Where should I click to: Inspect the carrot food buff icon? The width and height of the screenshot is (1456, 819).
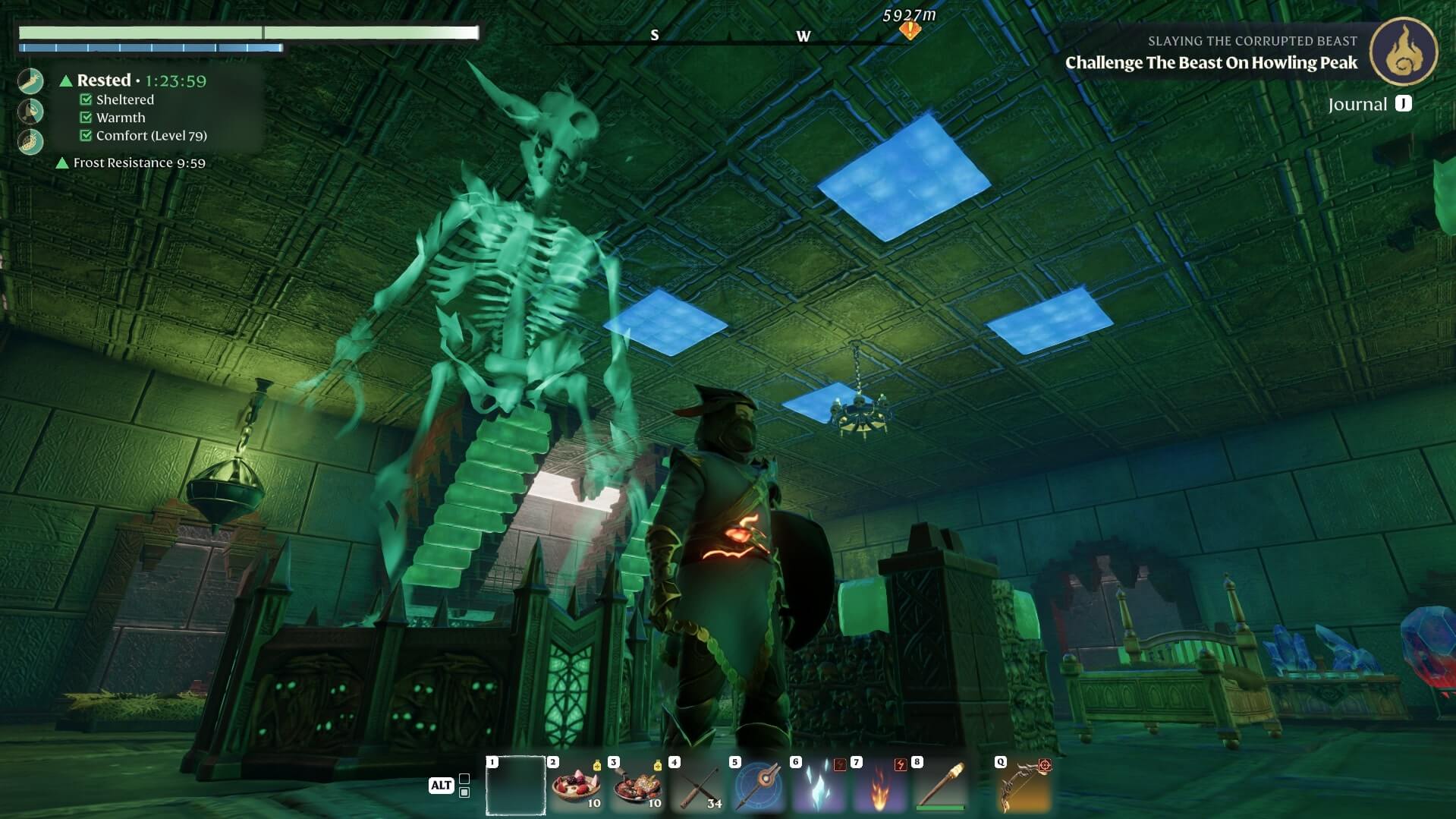point(31,81)
